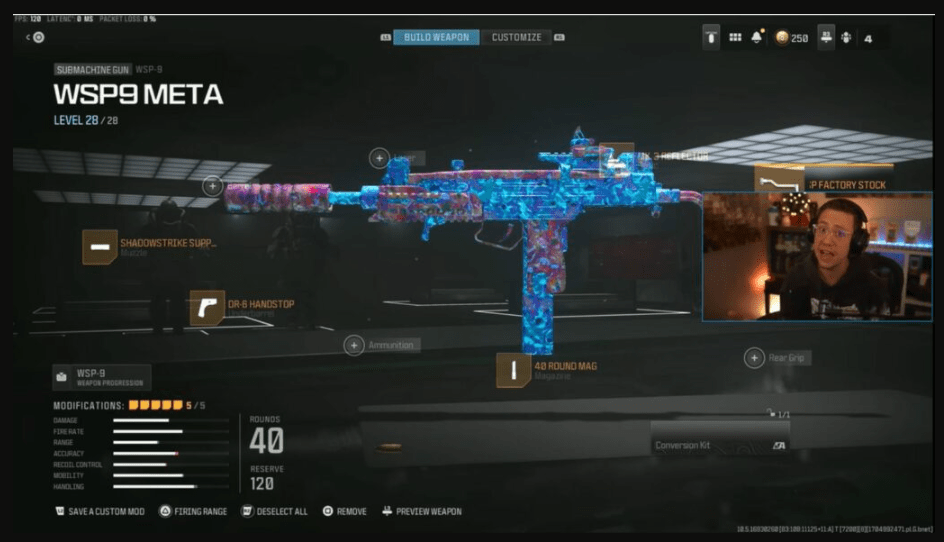Switch to the Build Weapon tab
This screenshot has width=944, height=542.
436,37
